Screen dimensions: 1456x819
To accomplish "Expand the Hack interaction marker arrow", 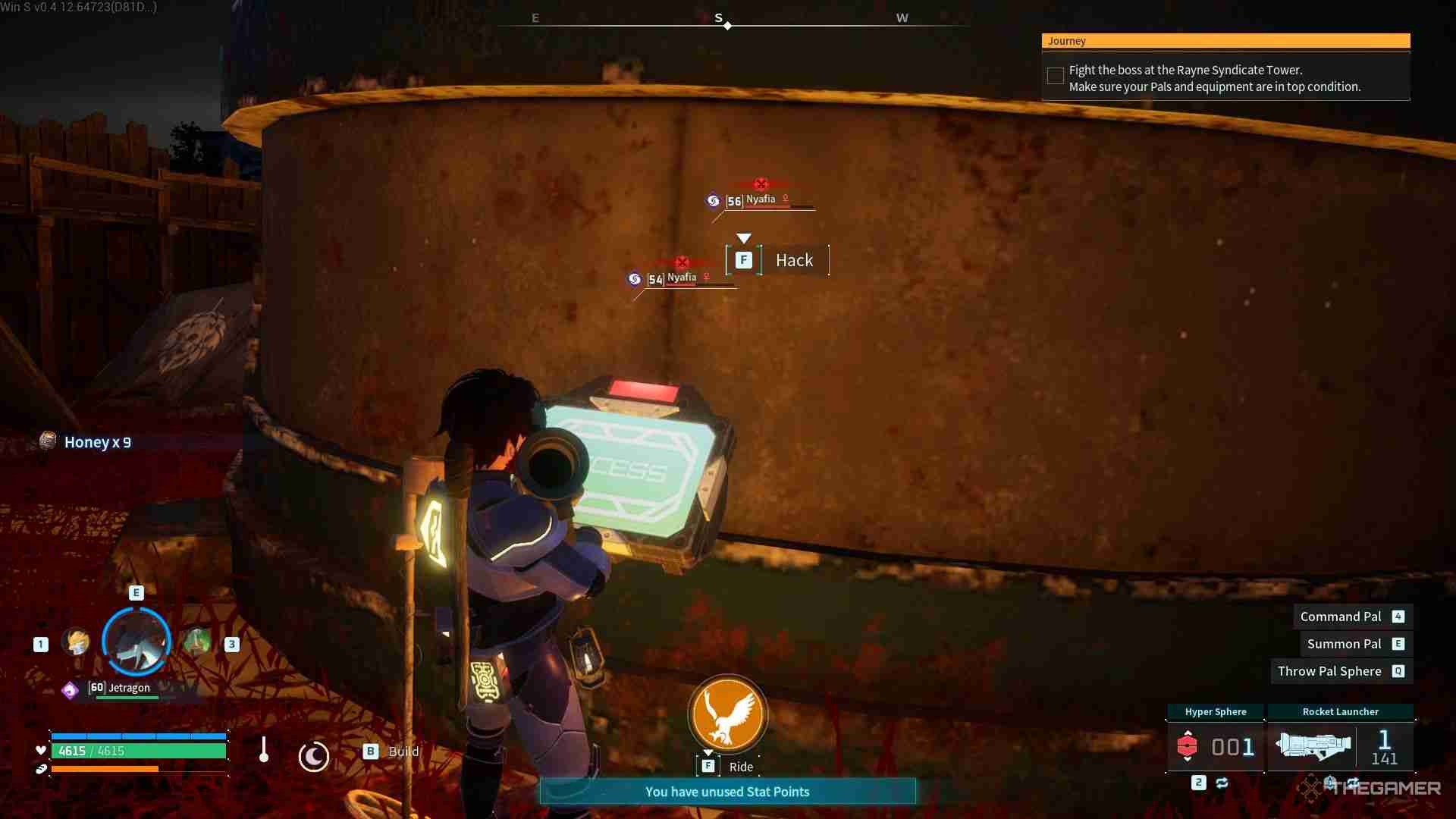I will 742,238.
